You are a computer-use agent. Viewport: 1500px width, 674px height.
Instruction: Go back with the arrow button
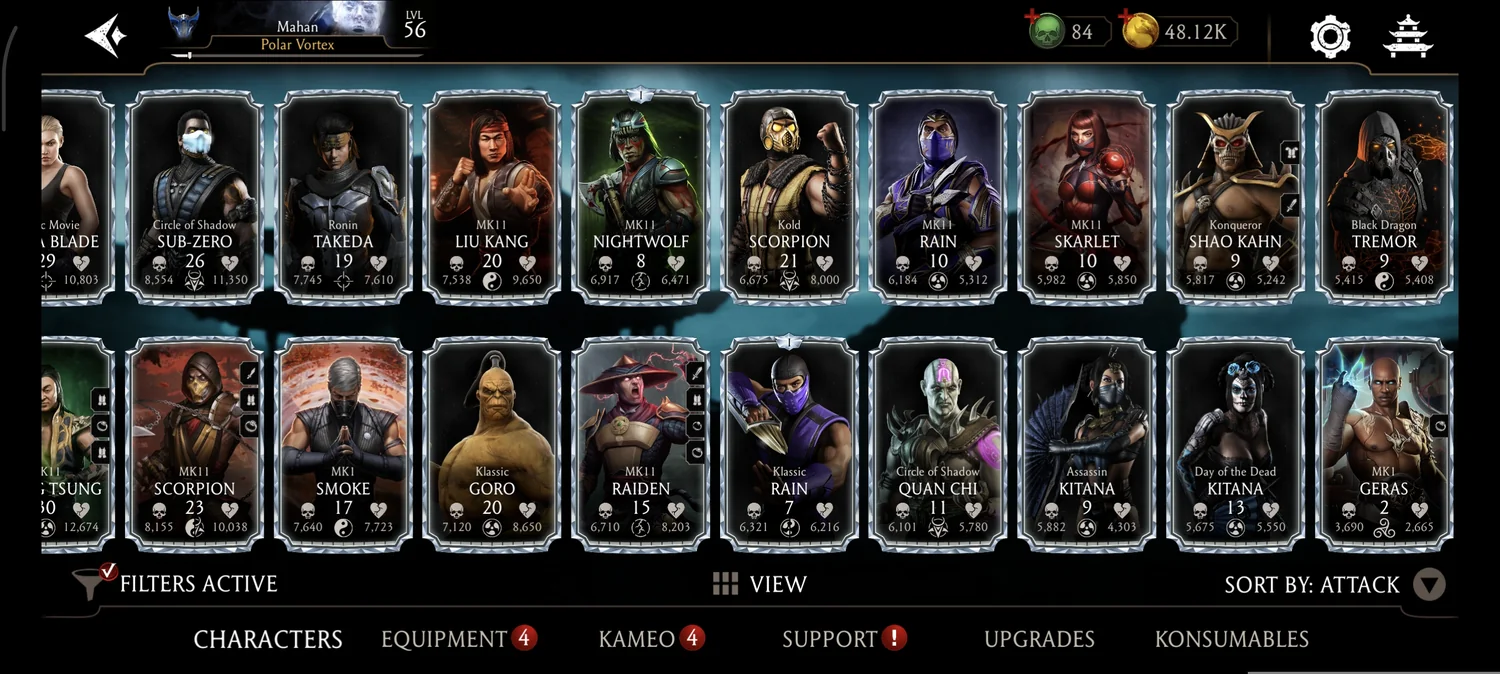[x=105, y=35]
